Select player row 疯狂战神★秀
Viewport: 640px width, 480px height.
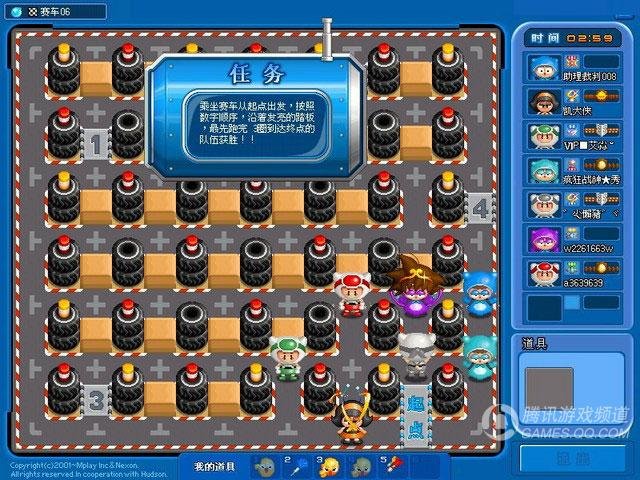[x=573, y=171]
